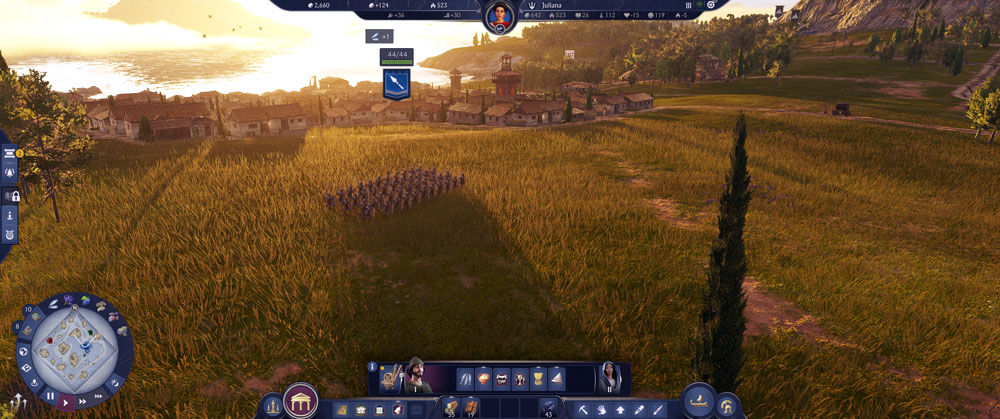Image resolution: width=1000 pixels, height=419 pixels.
Task: Toggle the padlock icon on left panel
Action: pos(14,196)
